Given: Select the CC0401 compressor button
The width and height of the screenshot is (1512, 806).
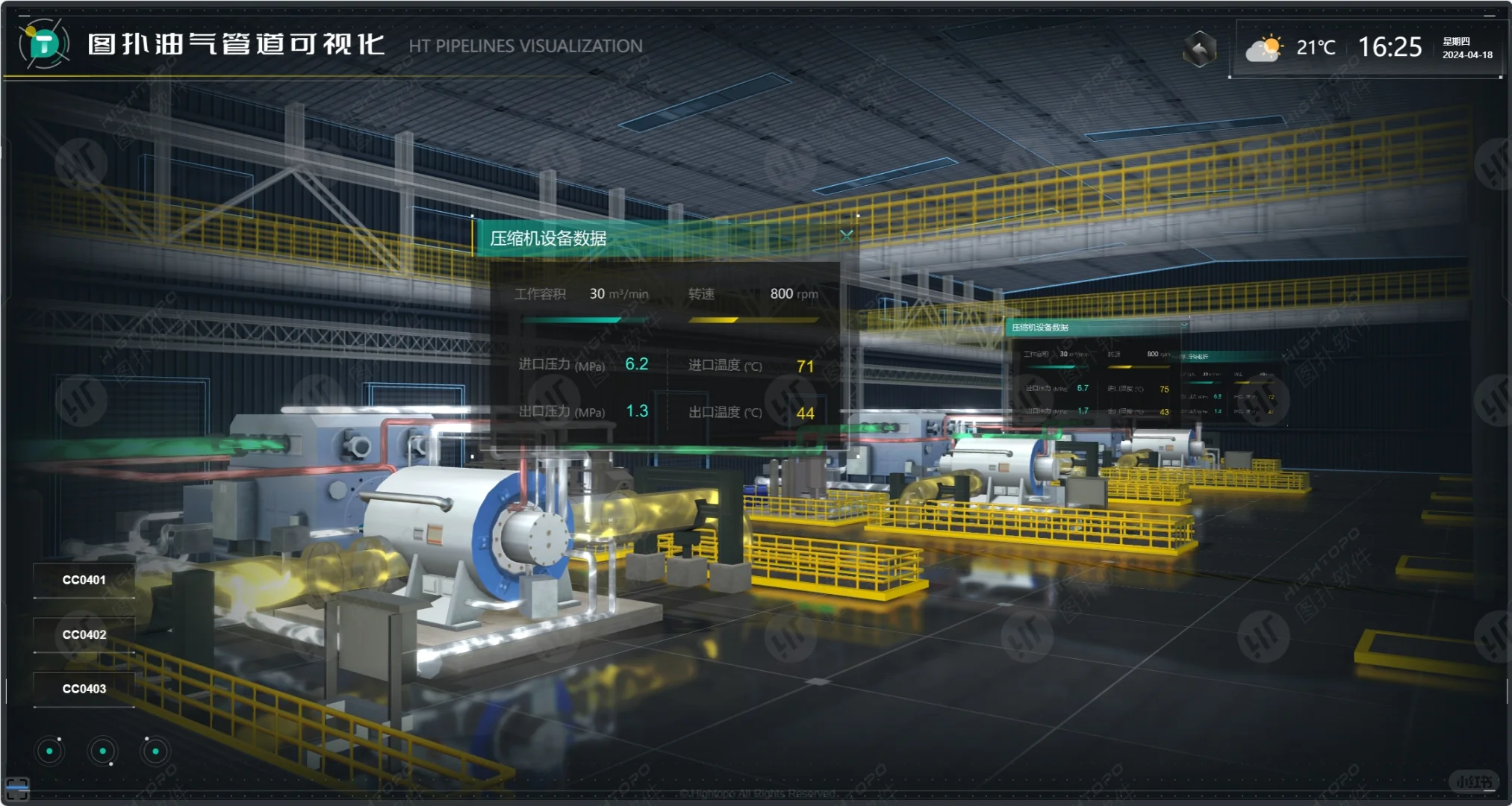Looking at the screenshot, I should pyautogui.click(x=84, y=580).
